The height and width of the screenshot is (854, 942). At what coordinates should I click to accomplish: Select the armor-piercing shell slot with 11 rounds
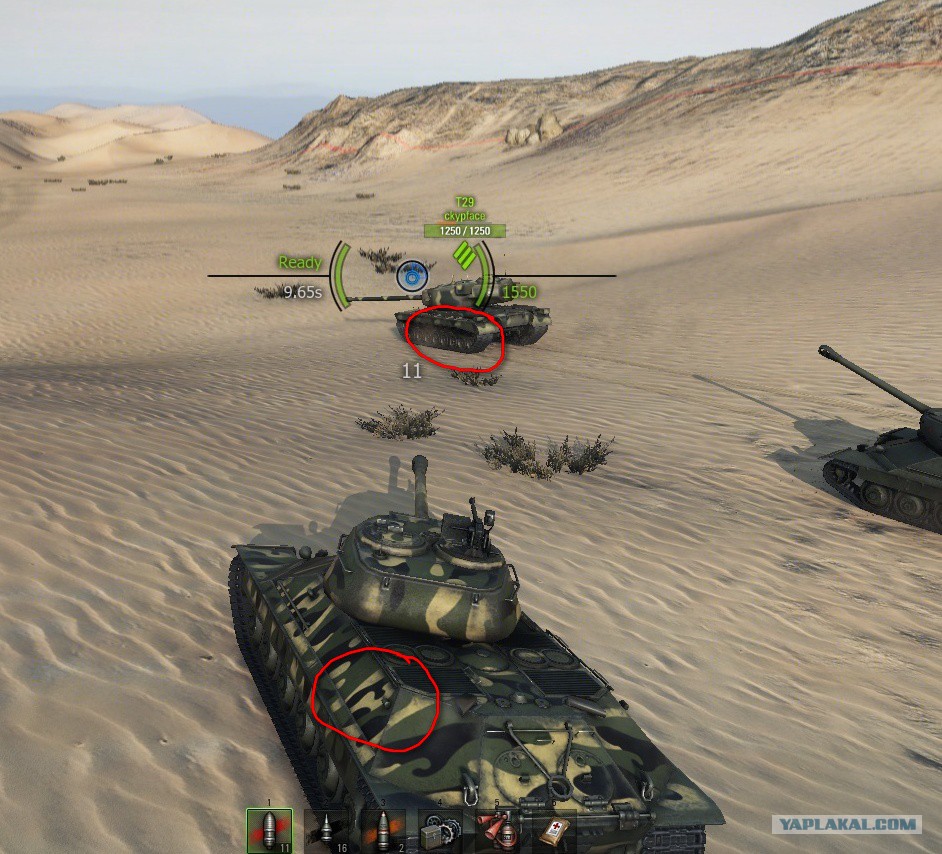coord(270,830)
